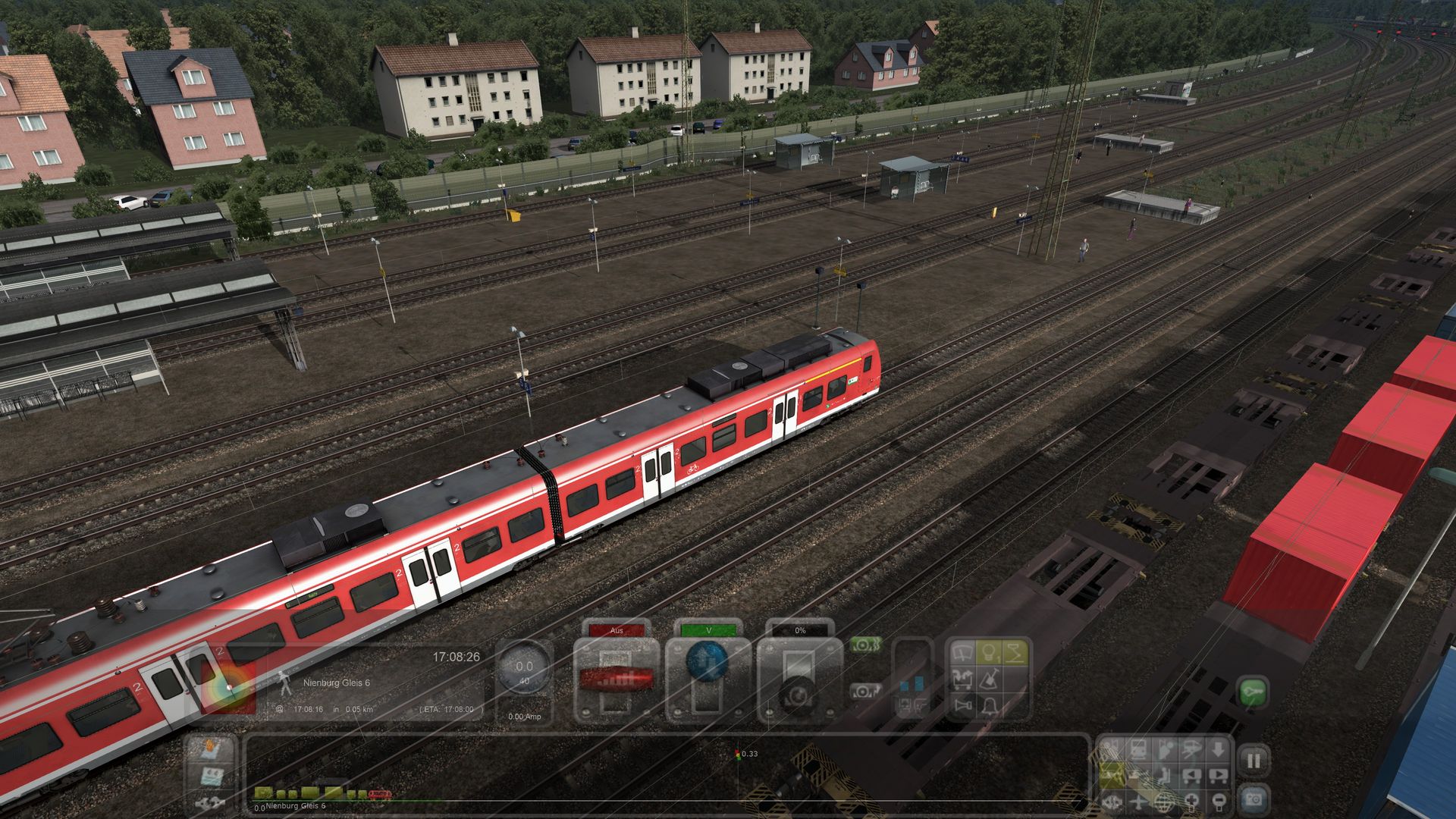The image size is (1456, 819).
Task: Click the green key button
Action: tap(1253, 692)
